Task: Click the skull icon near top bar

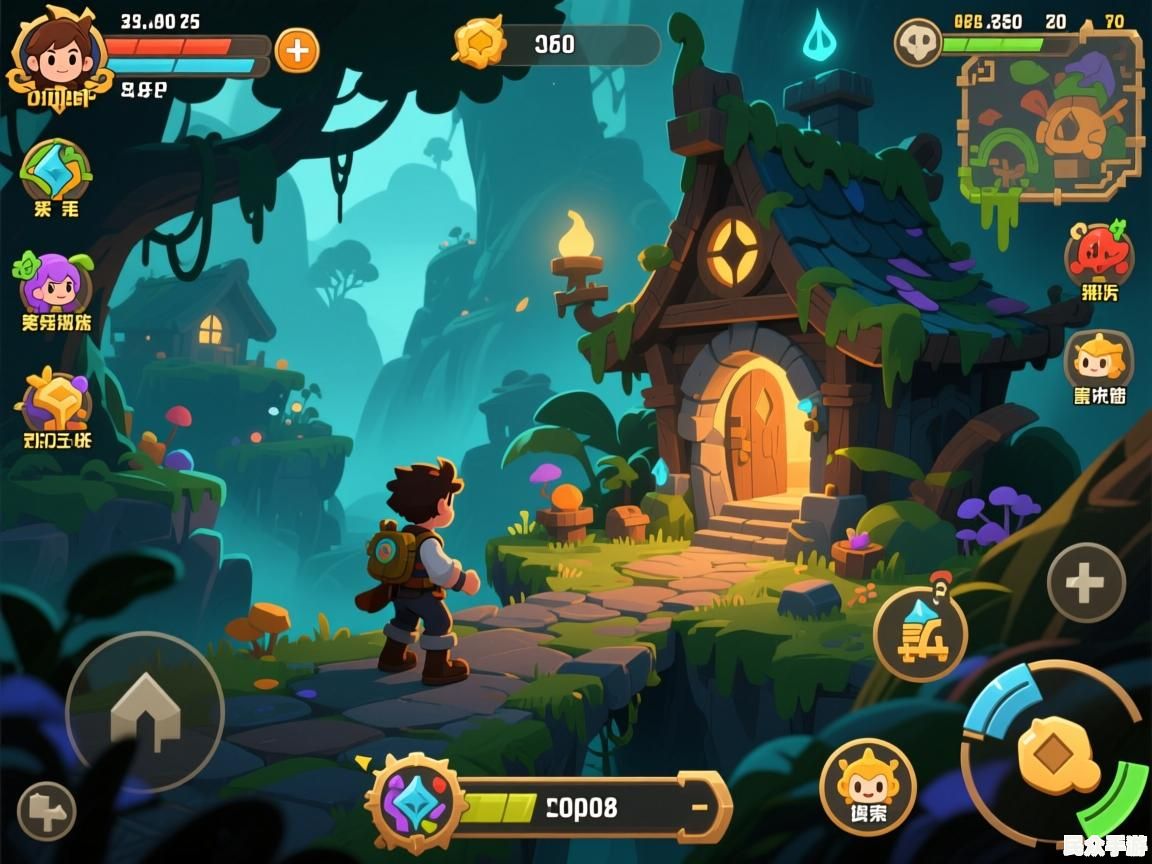Action: pos(917,44)
